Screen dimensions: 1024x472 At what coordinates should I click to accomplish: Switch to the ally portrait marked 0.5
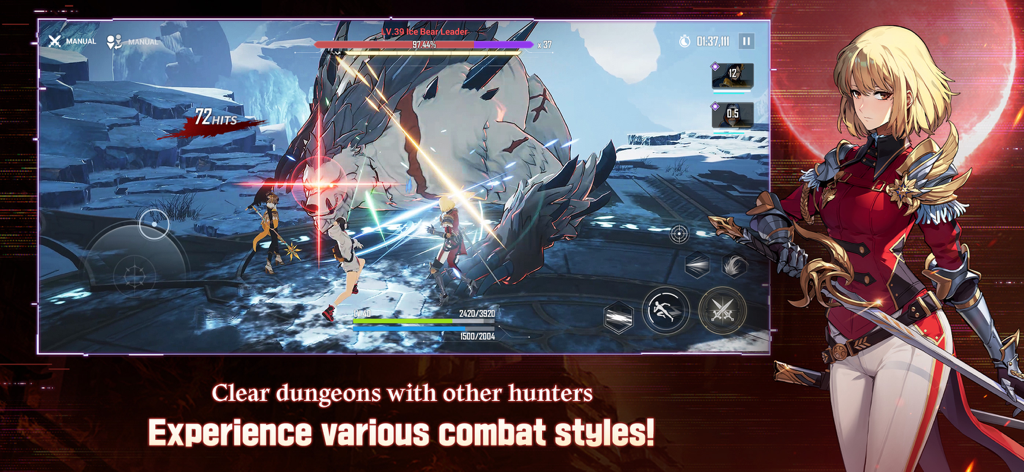[x=732, y=114]
